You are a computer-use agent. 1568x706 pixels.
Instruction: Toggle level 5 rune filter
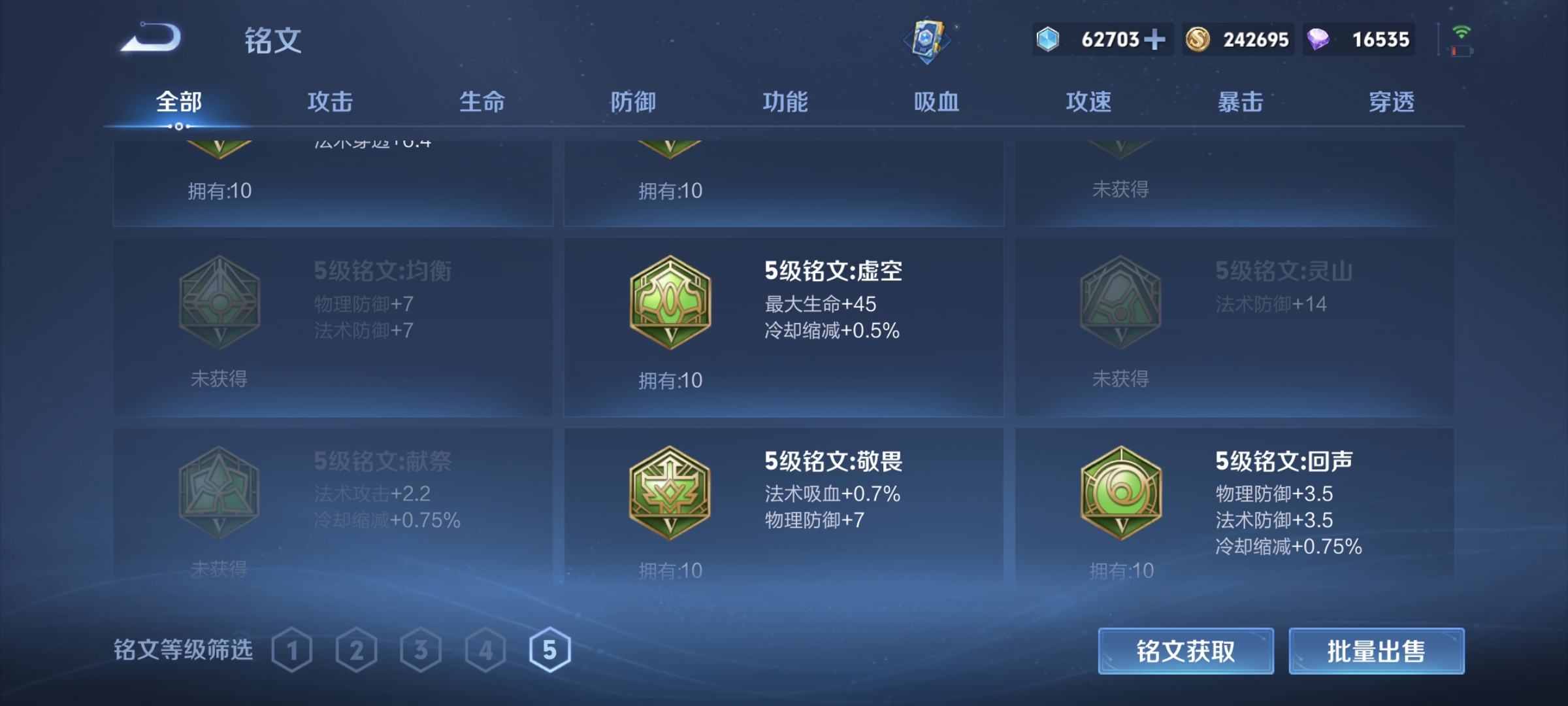click(551, 650)
